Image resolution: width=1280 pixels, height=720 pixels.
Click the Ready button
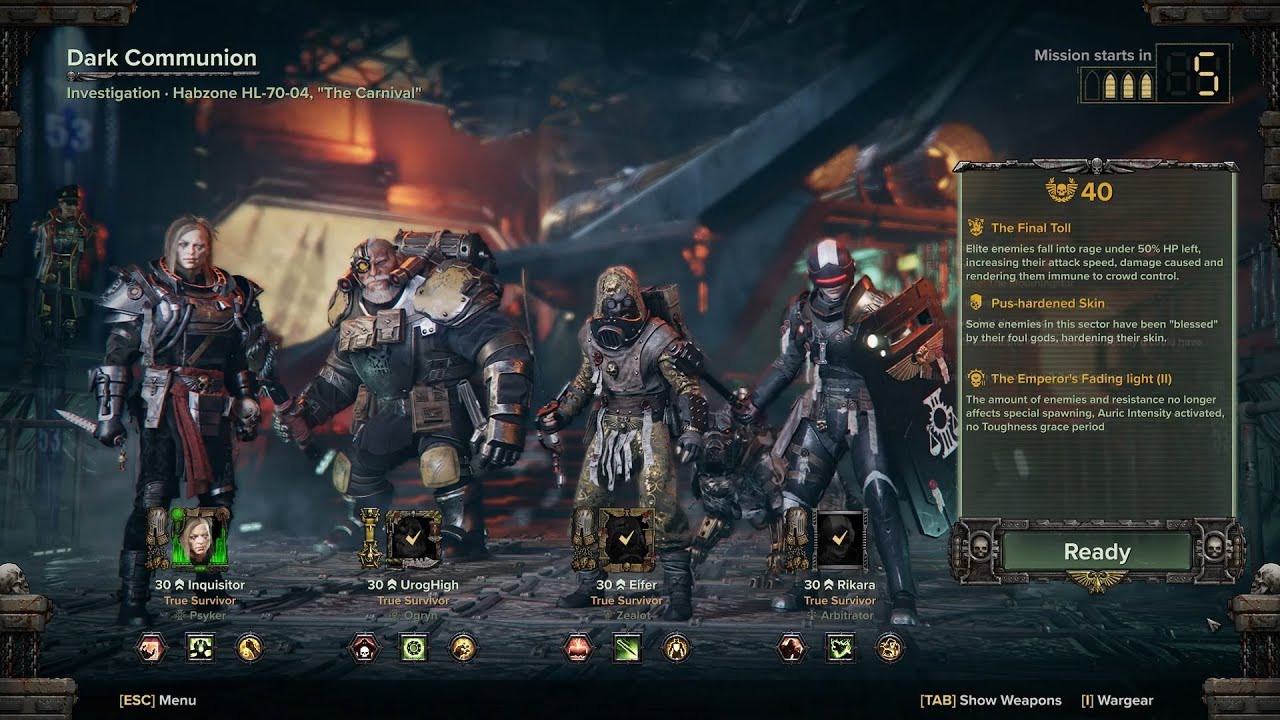1096,552
